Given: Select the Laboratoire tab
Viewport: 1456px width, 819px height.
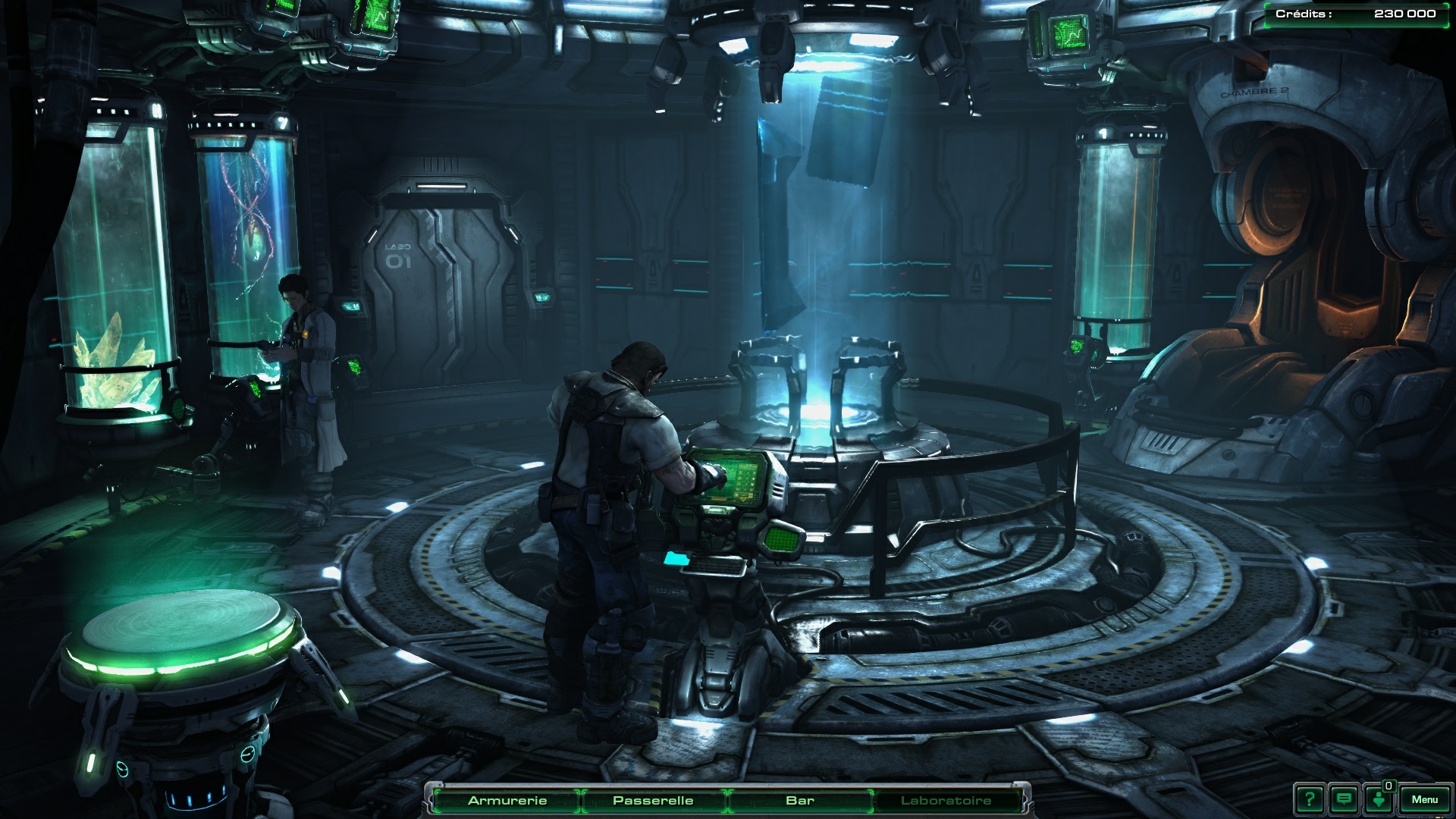Looking at the screenshot, I should 946,800.
